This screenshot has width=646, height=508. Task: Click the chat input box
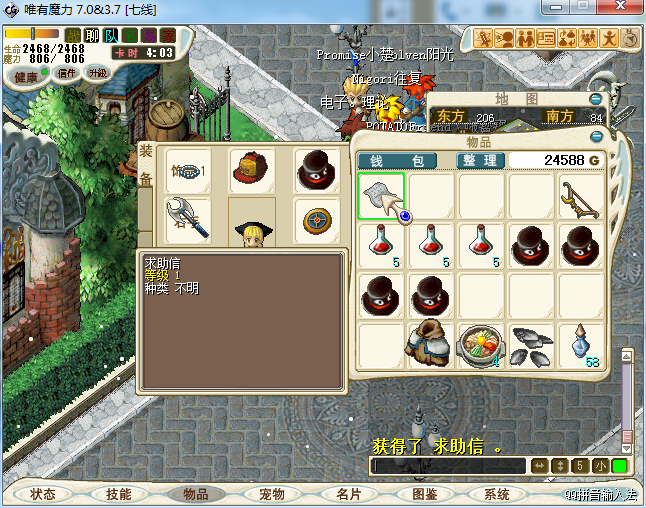click(x=448, y=466)
